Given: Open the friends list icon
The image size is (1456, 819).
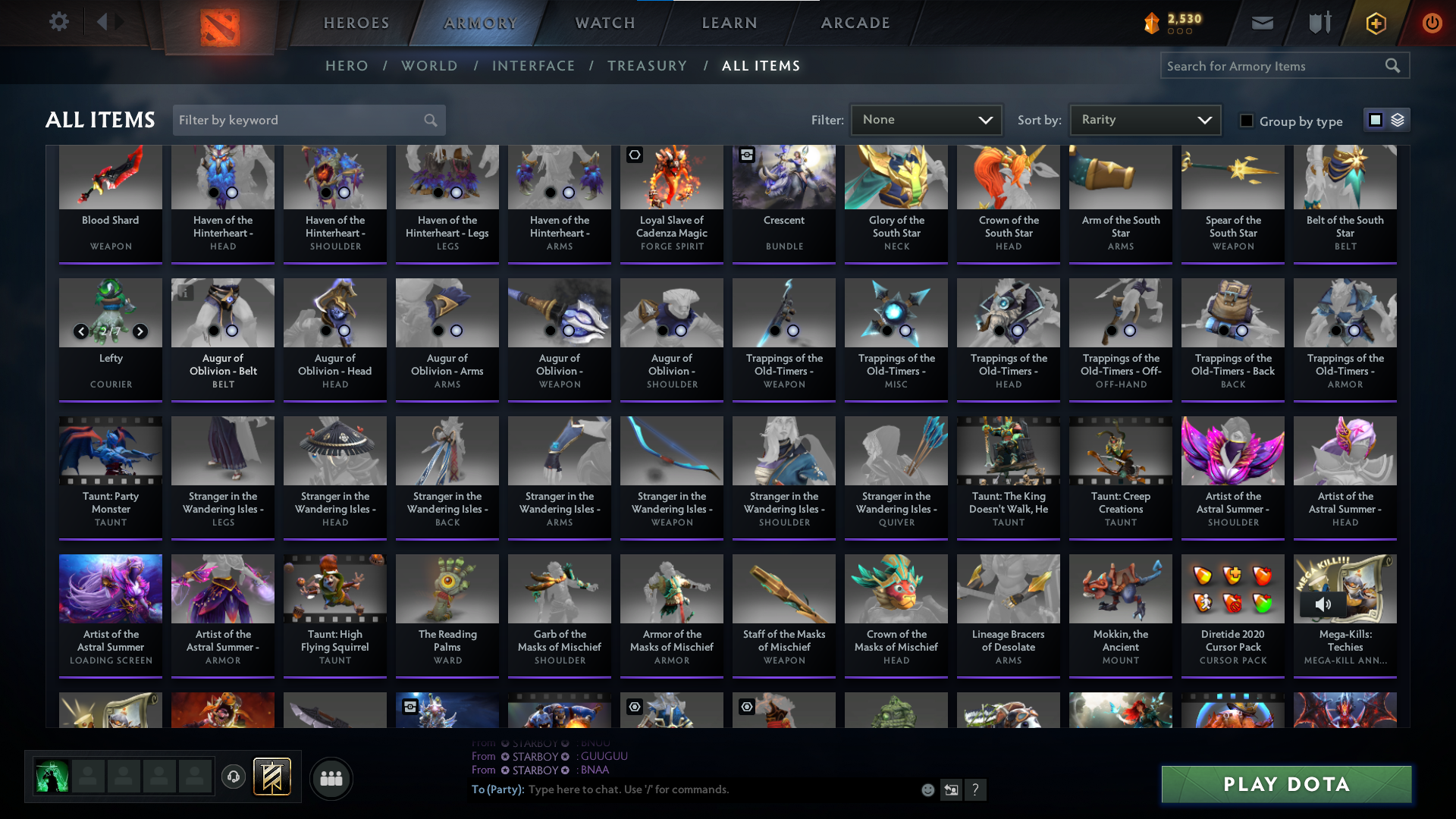Looking at the screenshot, I should (331, 778).
